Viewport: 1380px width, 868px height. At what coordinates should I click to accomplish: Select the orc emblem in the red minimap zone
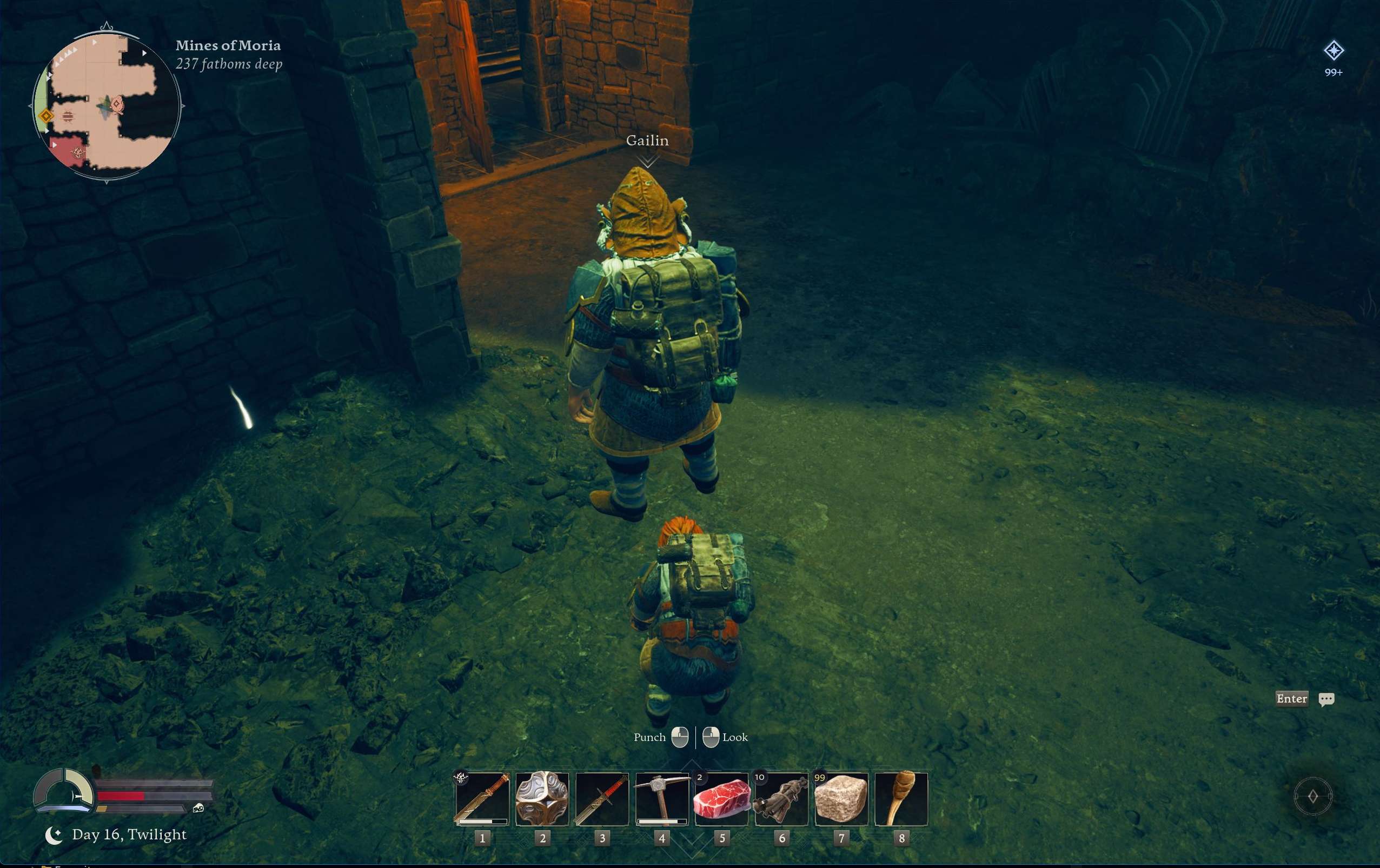pos(77,152)
